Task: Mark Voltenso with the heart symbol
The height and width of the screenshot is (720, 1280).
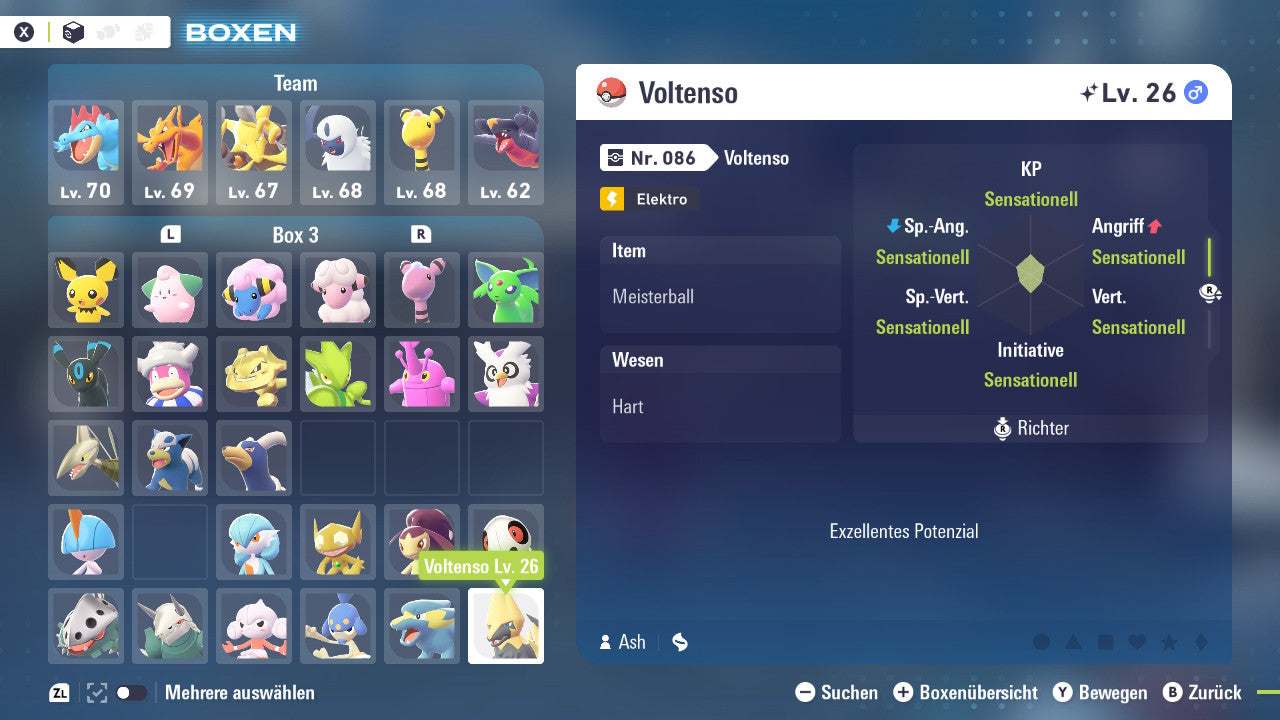Action: [x=1137, y=642]
